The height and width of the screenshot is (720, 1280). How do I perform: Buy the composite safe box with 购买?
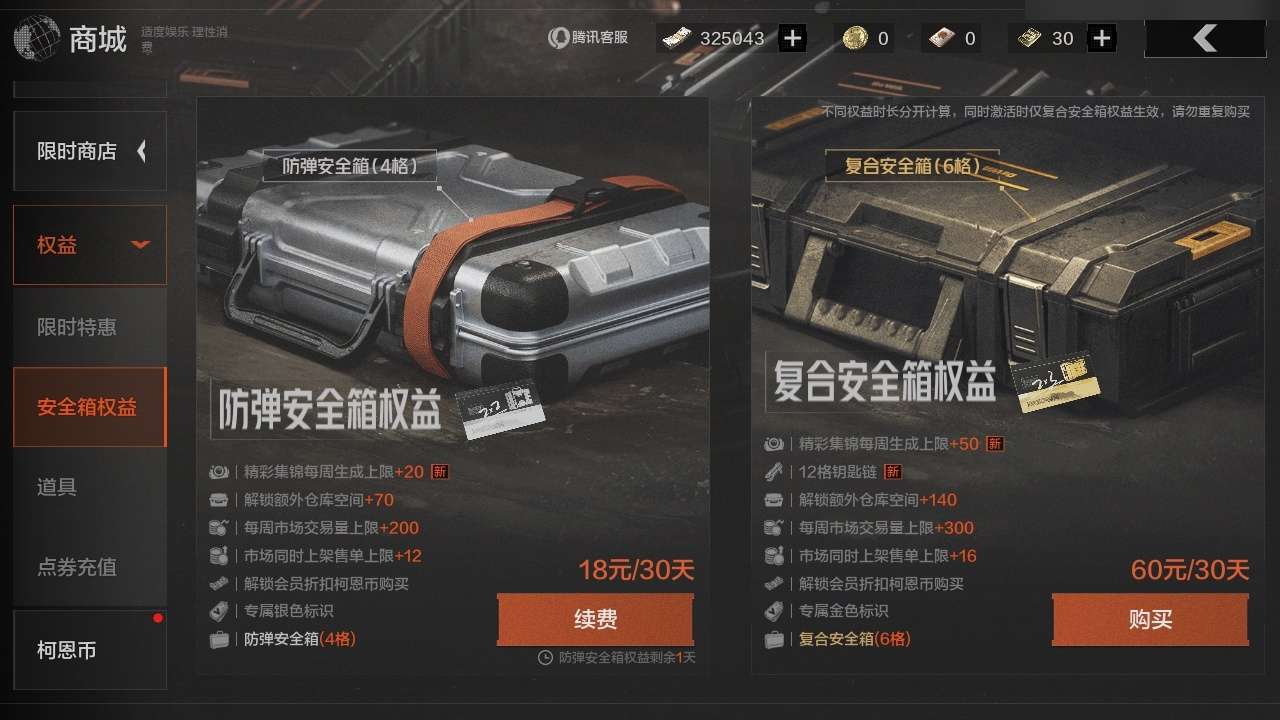pos(1150,620)
